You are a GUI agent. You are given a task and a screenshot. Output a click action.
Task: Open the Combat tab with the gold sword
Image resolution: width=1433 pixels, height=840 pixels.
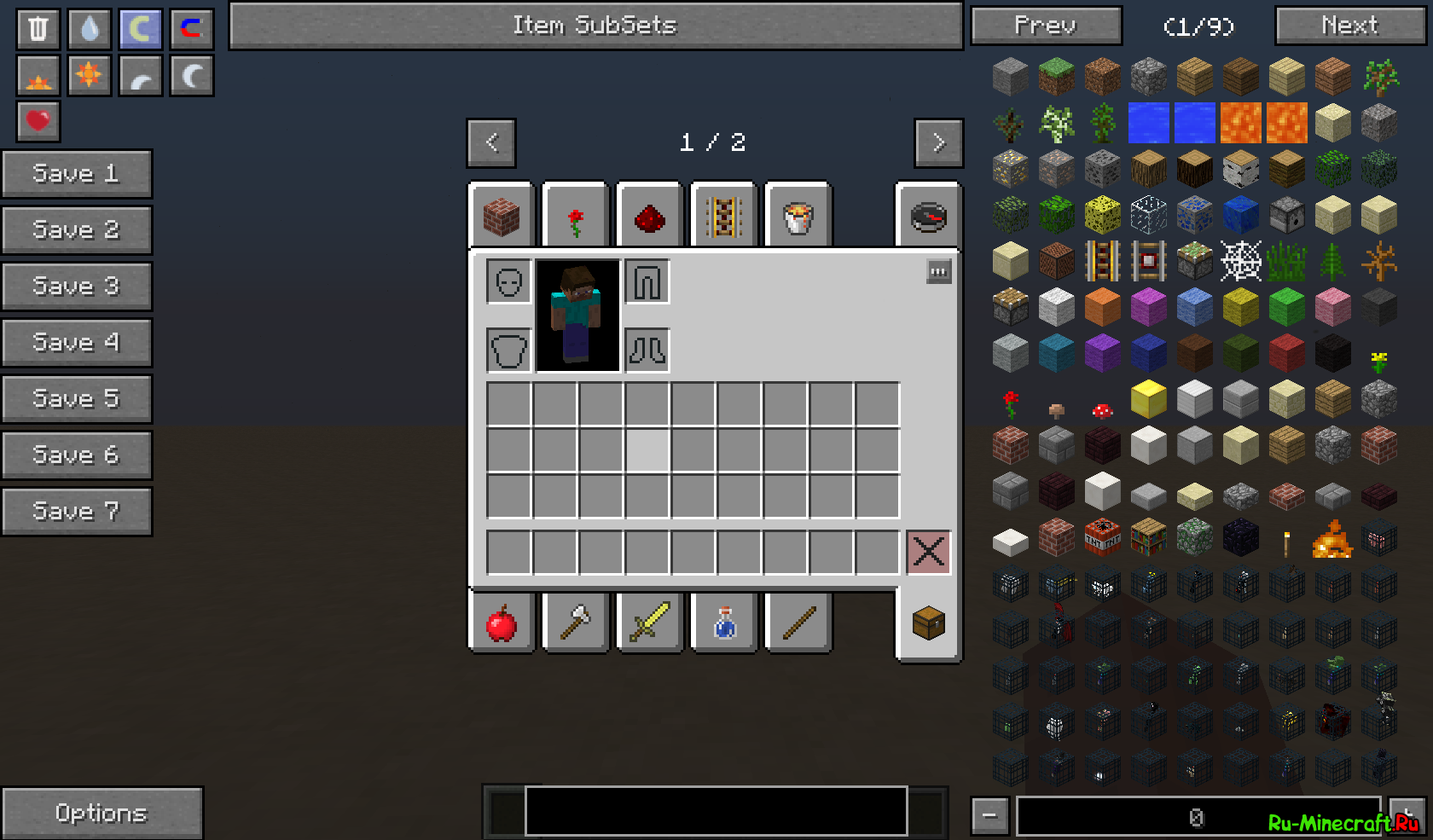tap(648, 623)
